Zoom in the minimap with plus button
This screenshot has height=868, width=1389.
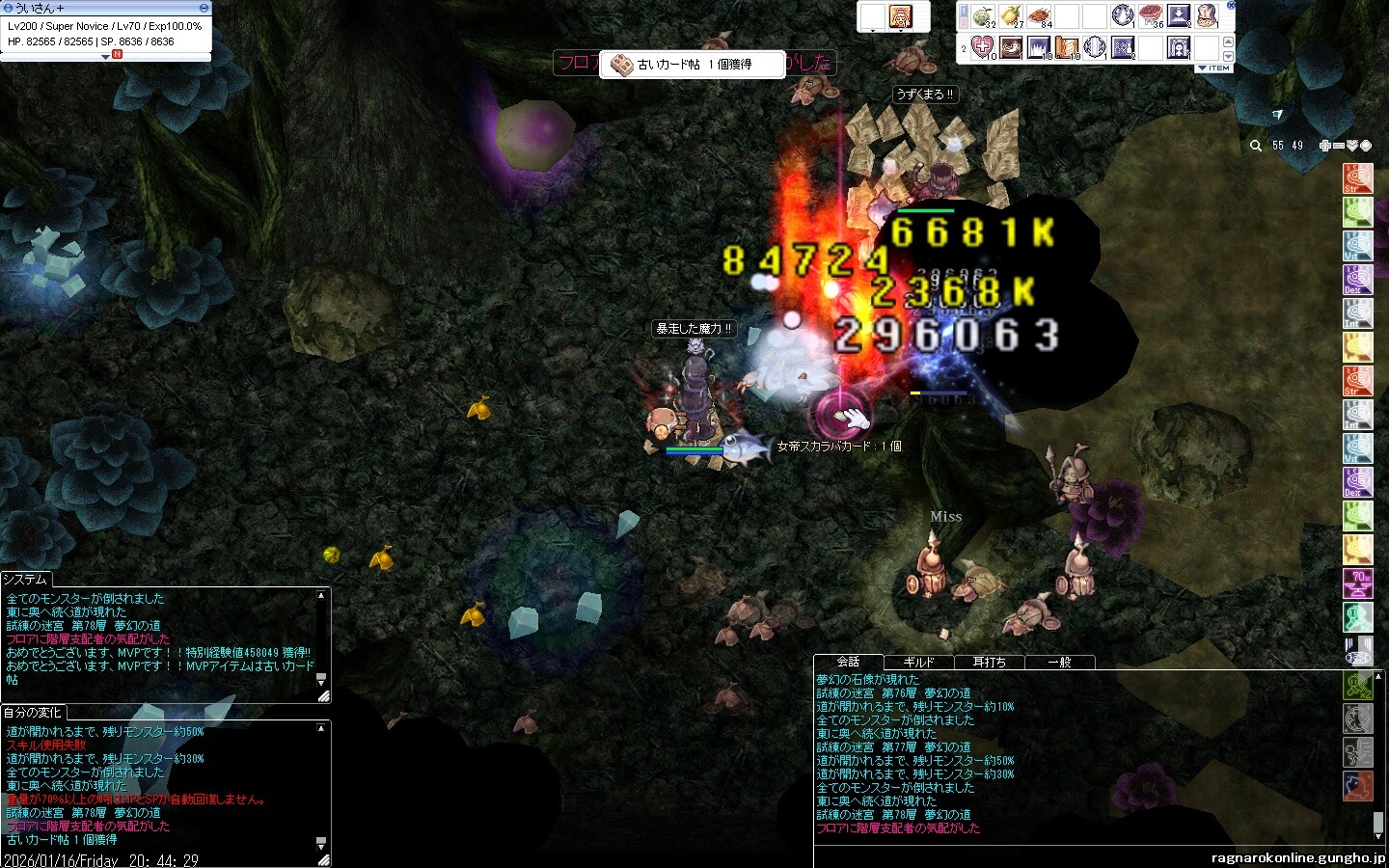pos(1325,146)
